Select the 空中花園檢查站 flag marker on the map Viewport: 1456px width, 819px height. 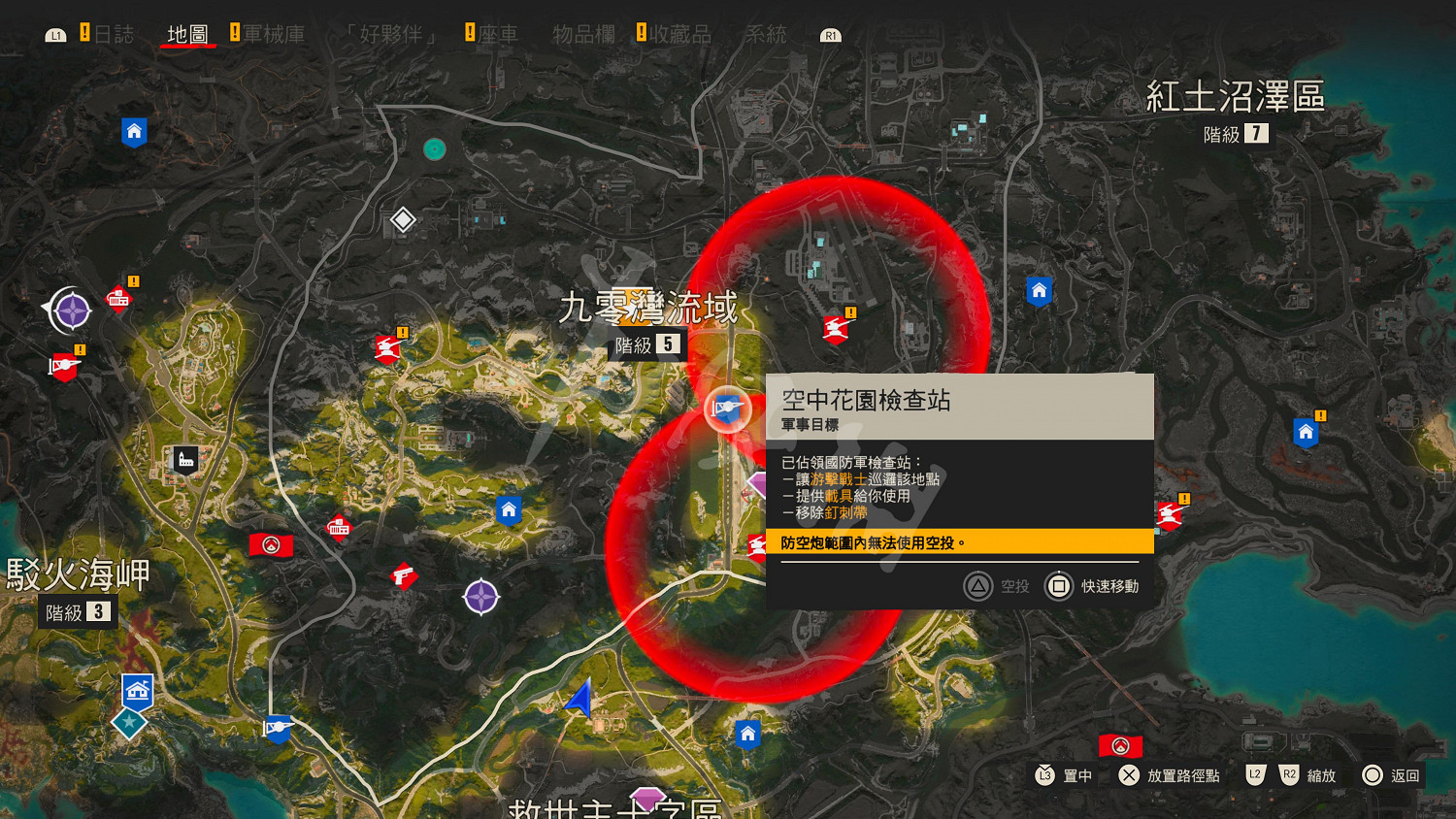tap(726, 409)
